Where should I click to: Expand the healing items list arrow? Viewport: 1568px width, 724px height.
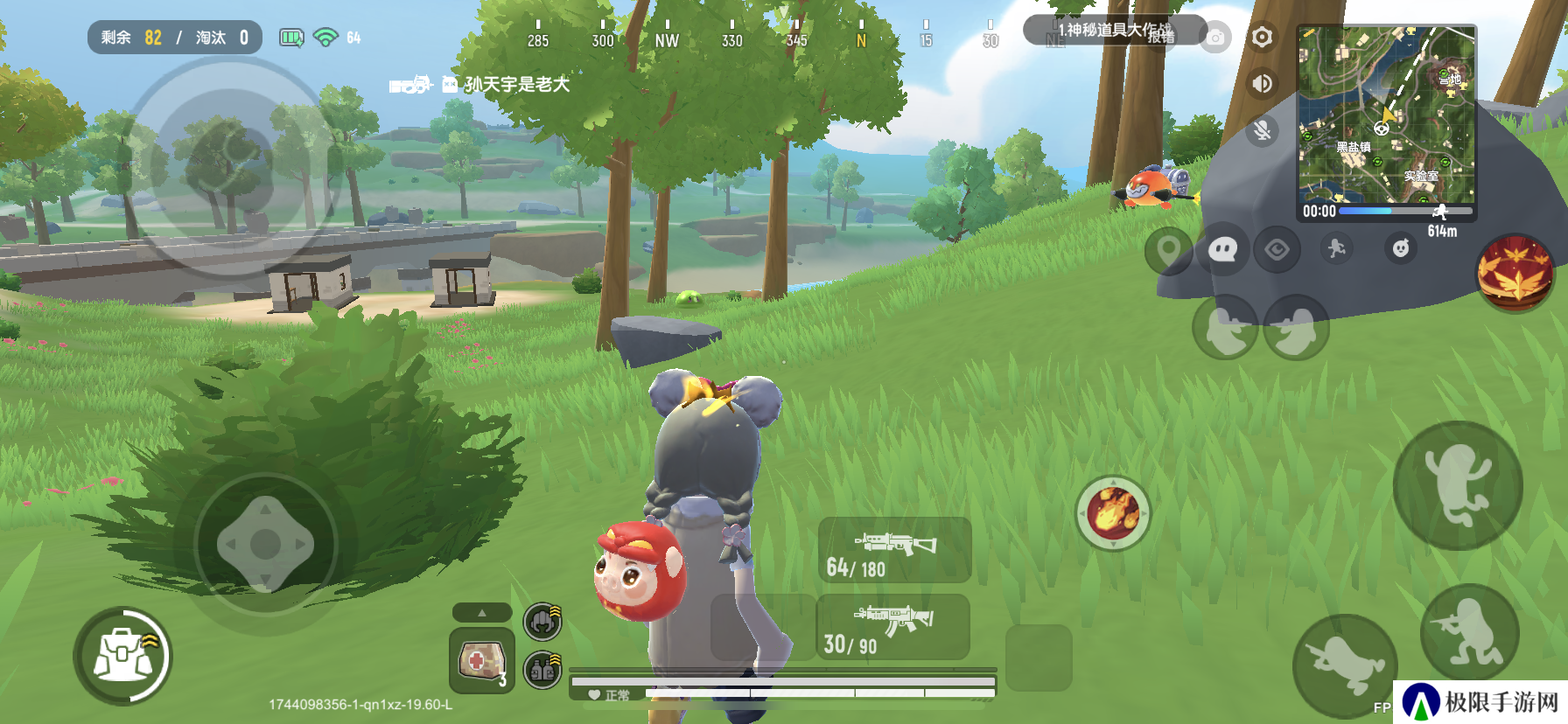pyautogui.click(x=481, y=613)
